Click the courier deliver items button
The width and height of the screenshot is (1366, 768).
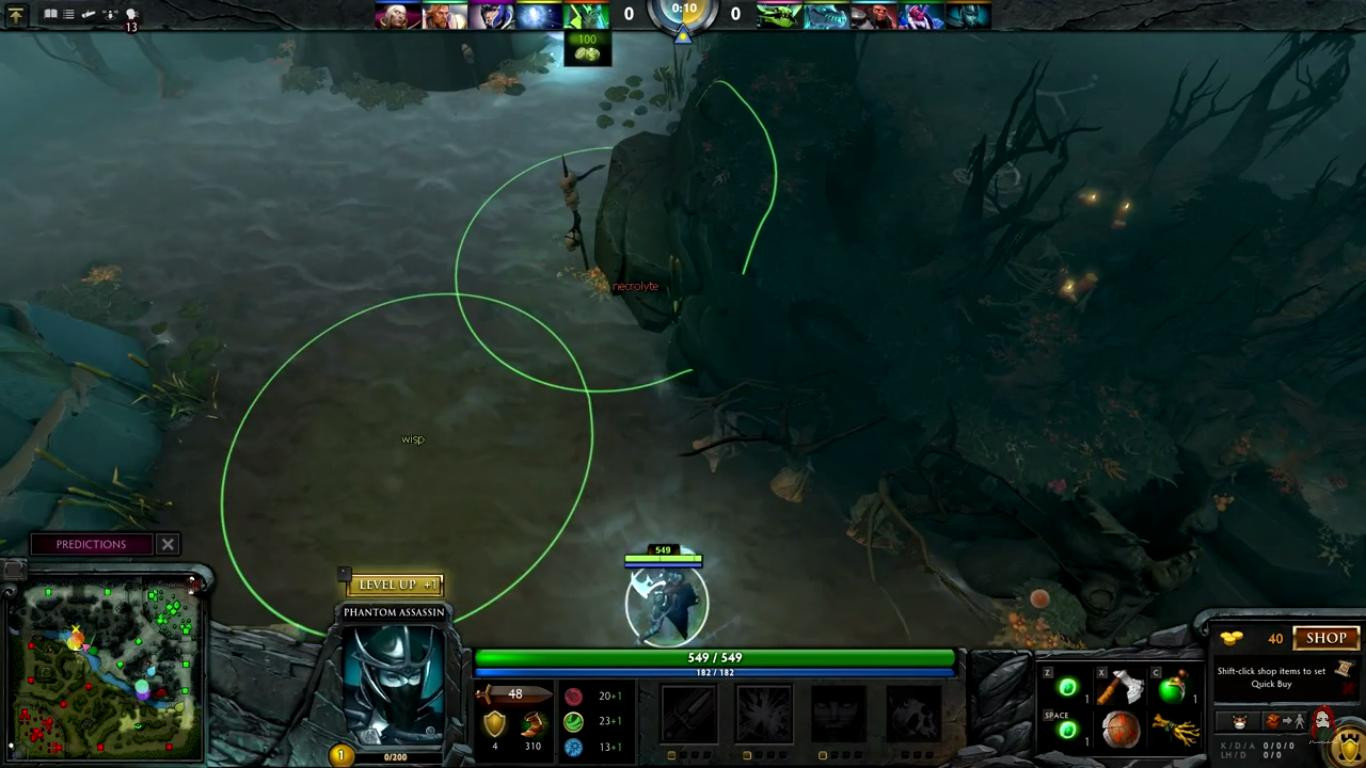[x=1286, y=722]
